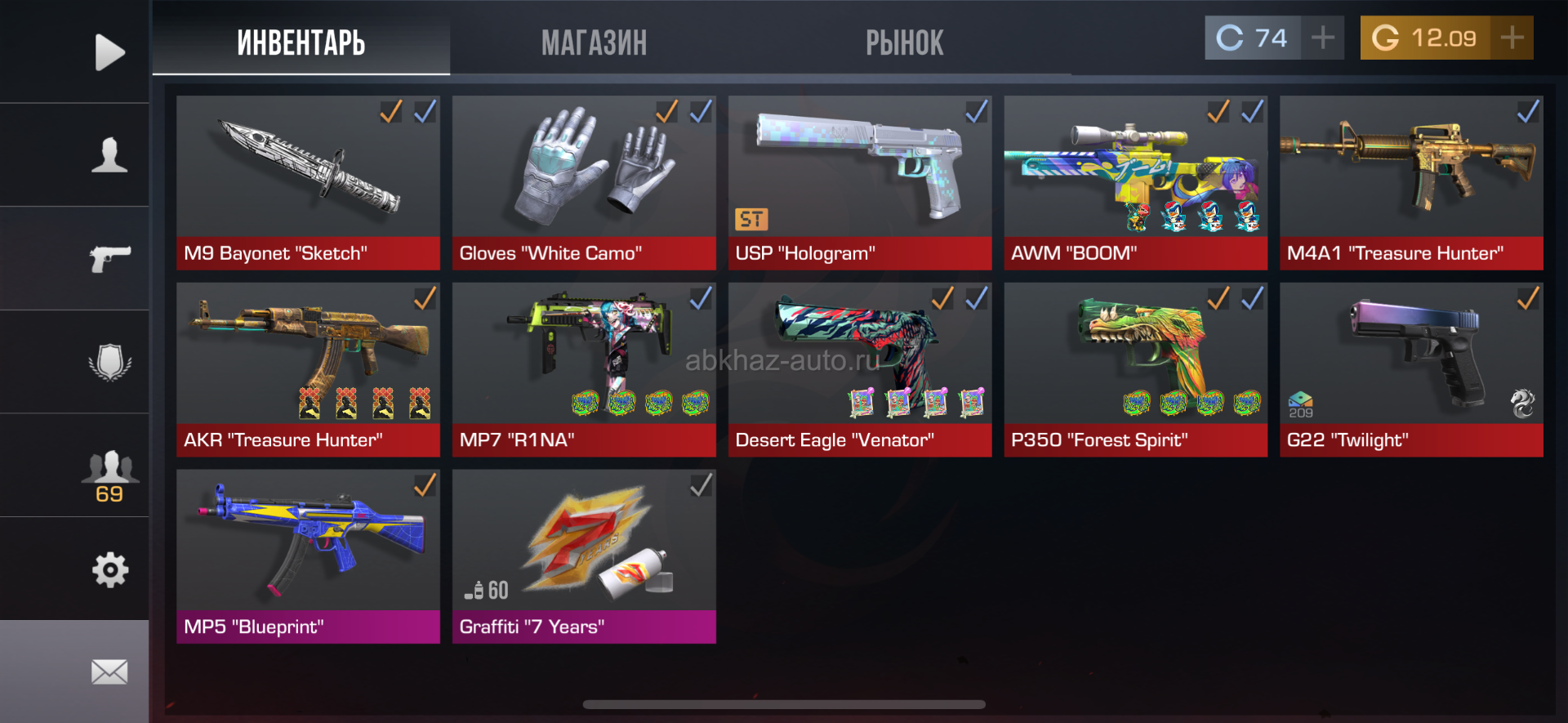The width and height of the screenshot is (1568, 723).
Task: Add gold using the plus button
Action: click(1512, 38)
